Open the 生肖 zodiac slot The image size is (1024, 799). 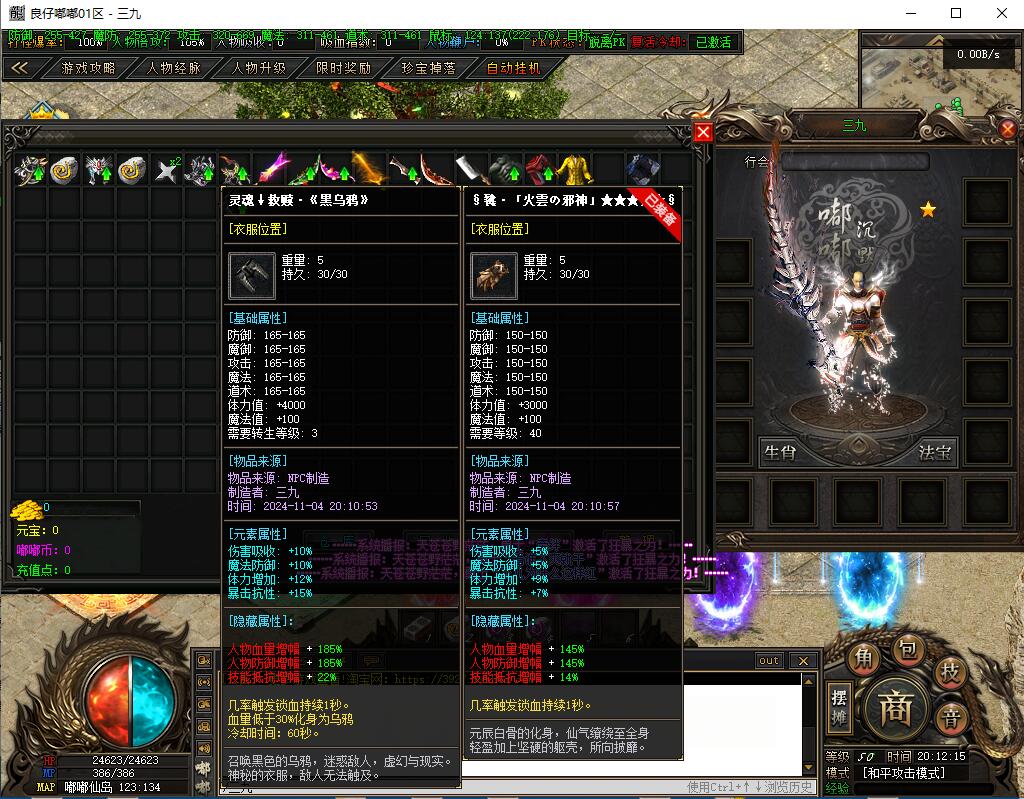coord(780,452)
